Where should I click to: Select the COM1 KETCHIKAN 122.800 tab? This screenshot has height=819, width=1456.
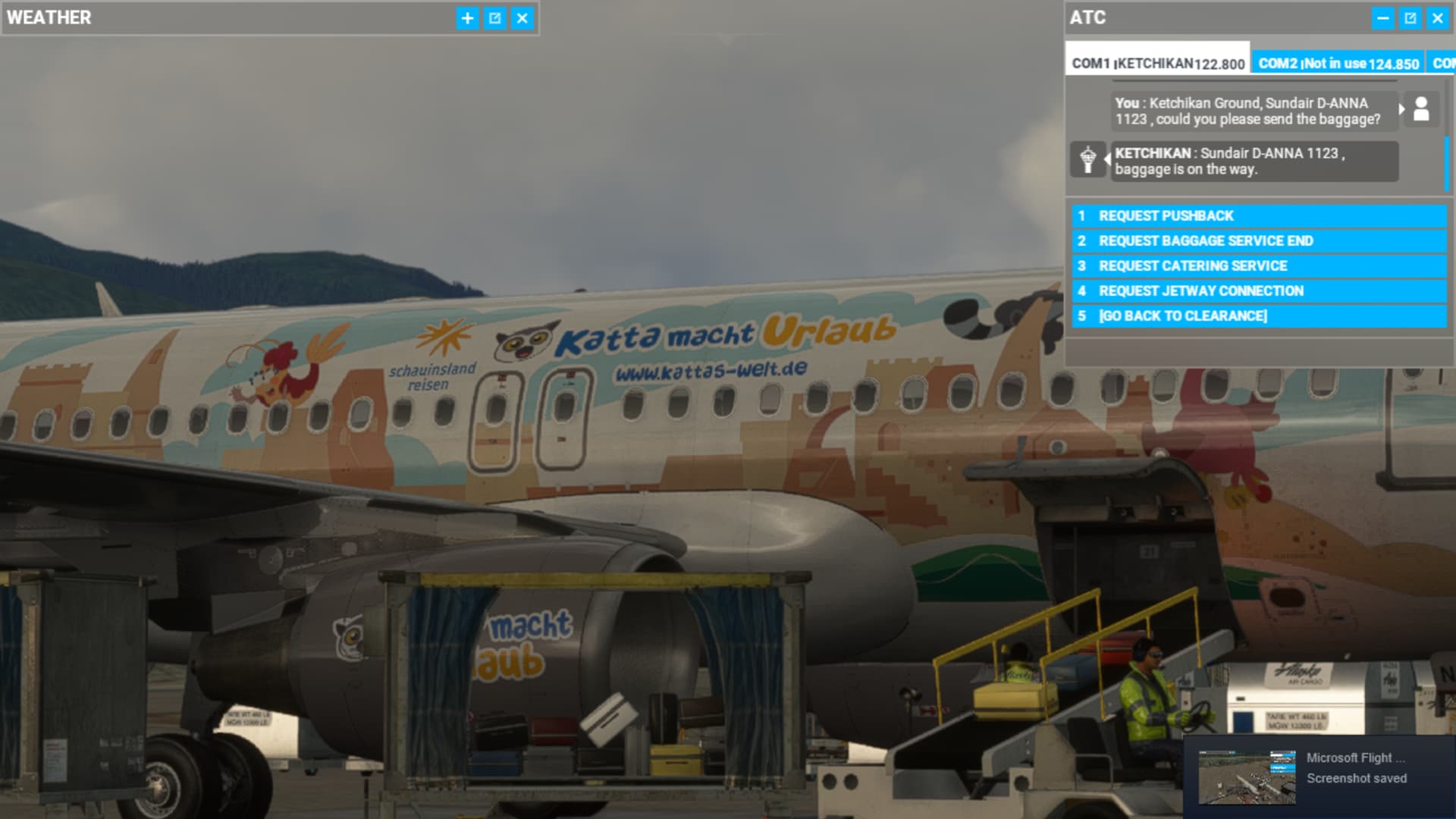pos(1158,64)
